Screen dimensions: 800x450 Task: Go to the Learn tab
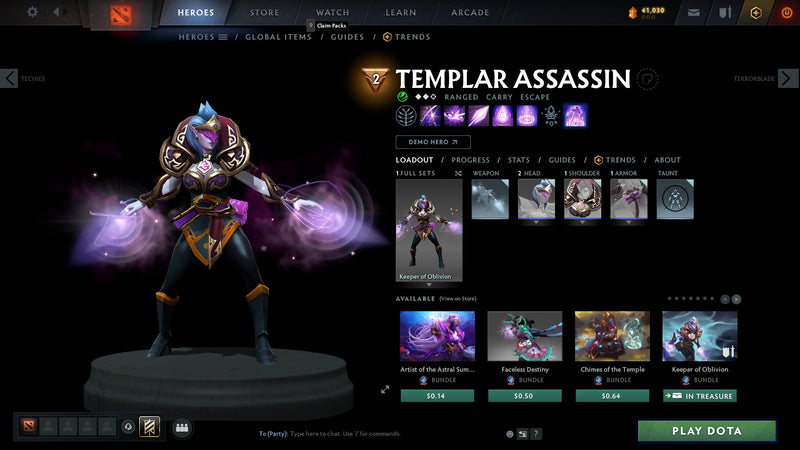pyautogui.click(x=402, y=13)
